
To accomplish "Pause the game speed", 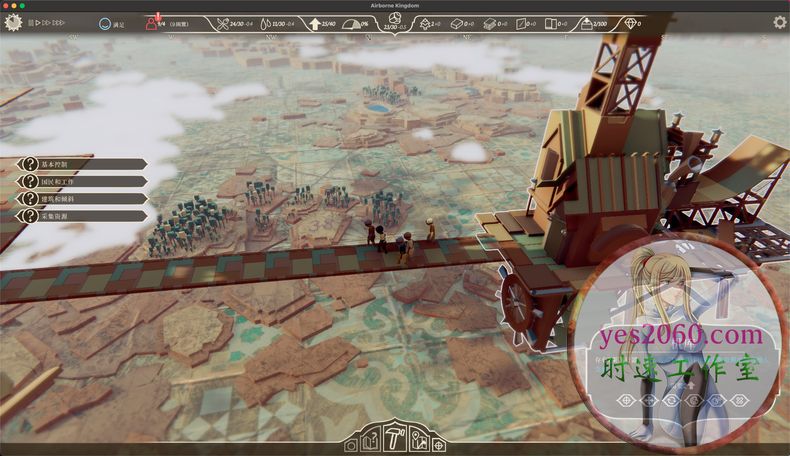I will tap(32, 22).
